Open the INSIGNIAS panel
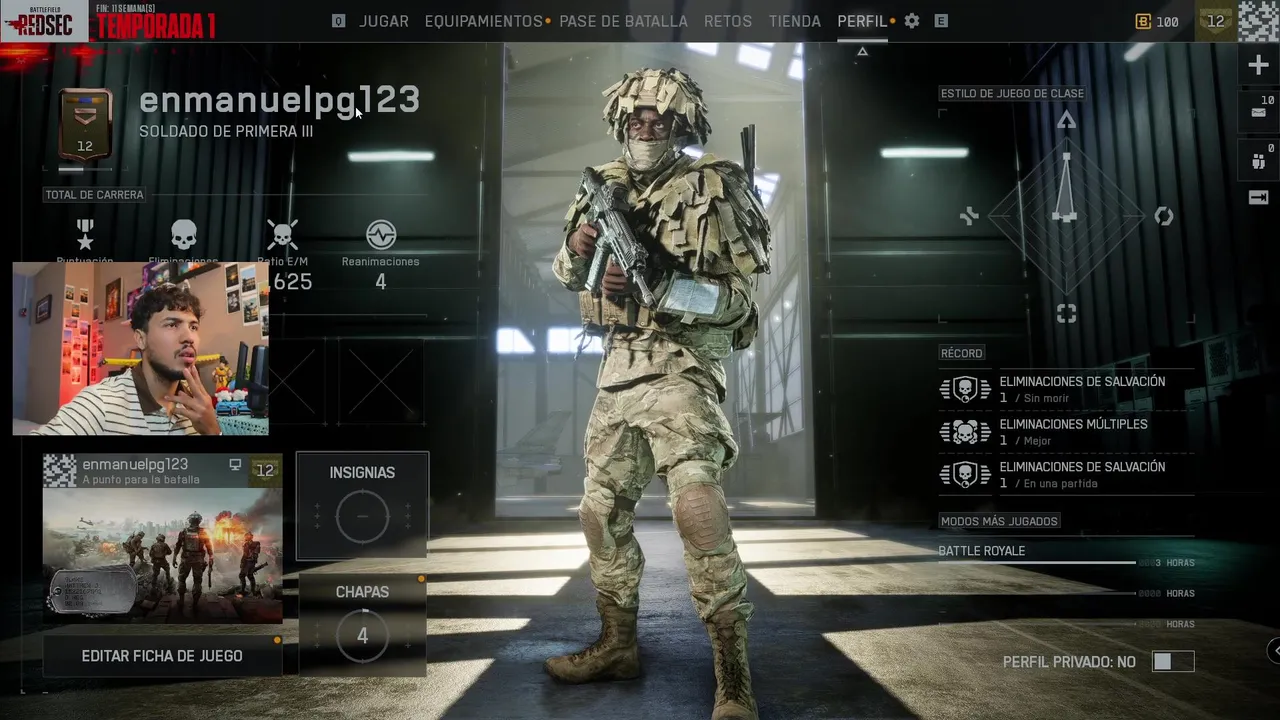Screen dimensions: 1280x720 362,505
